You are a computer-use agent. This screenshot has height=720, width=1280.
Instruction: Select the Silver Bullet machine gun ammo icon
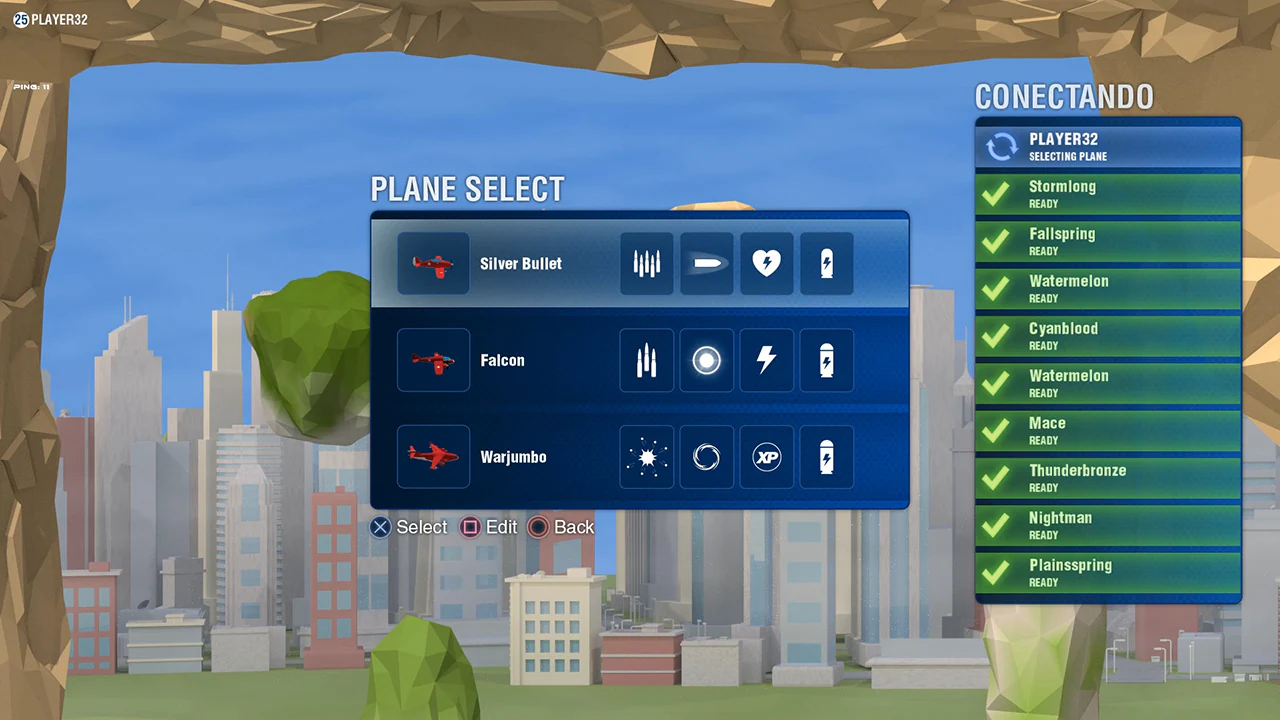[x=646, y=263]
